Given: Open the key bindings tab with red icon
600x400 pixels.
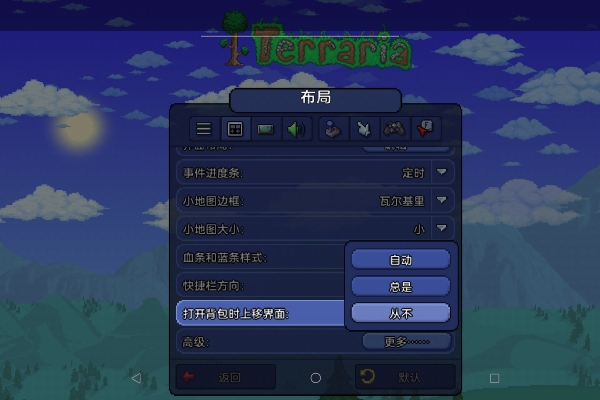Looking at the screenshot, I should click(425, 129).
